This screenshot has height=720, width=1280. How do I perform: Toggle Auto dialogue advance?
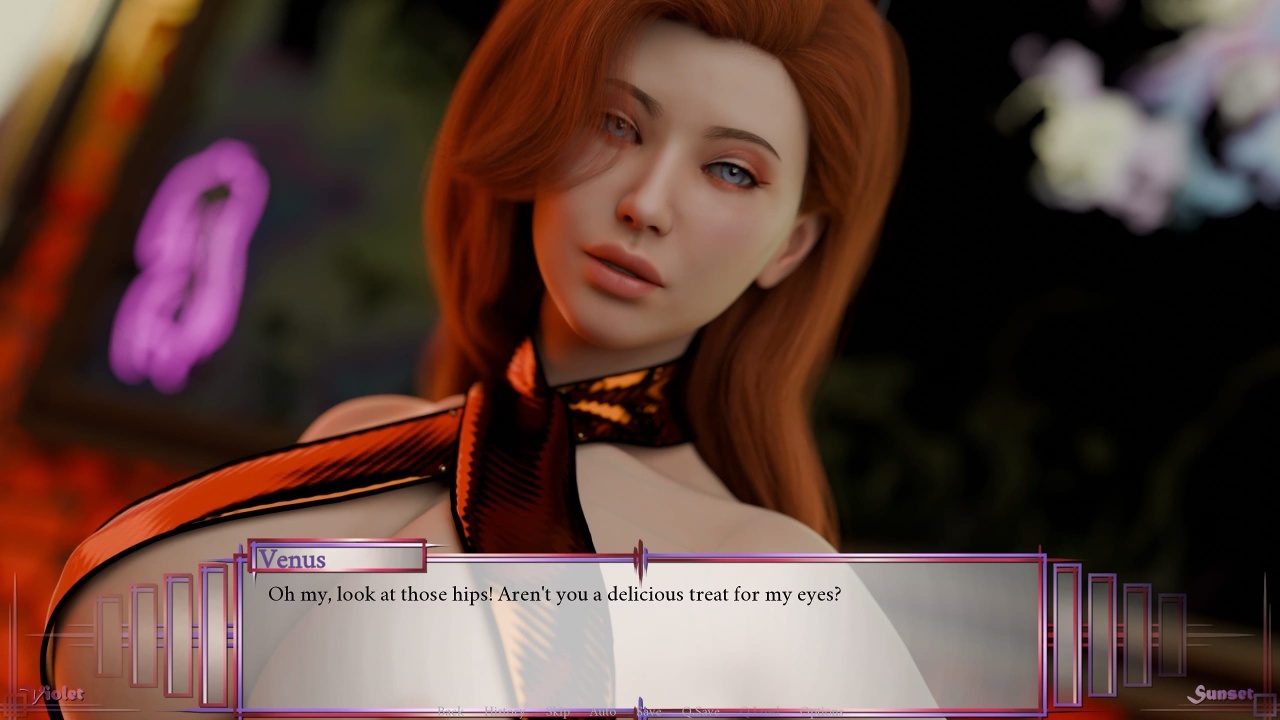coord(602,711)
